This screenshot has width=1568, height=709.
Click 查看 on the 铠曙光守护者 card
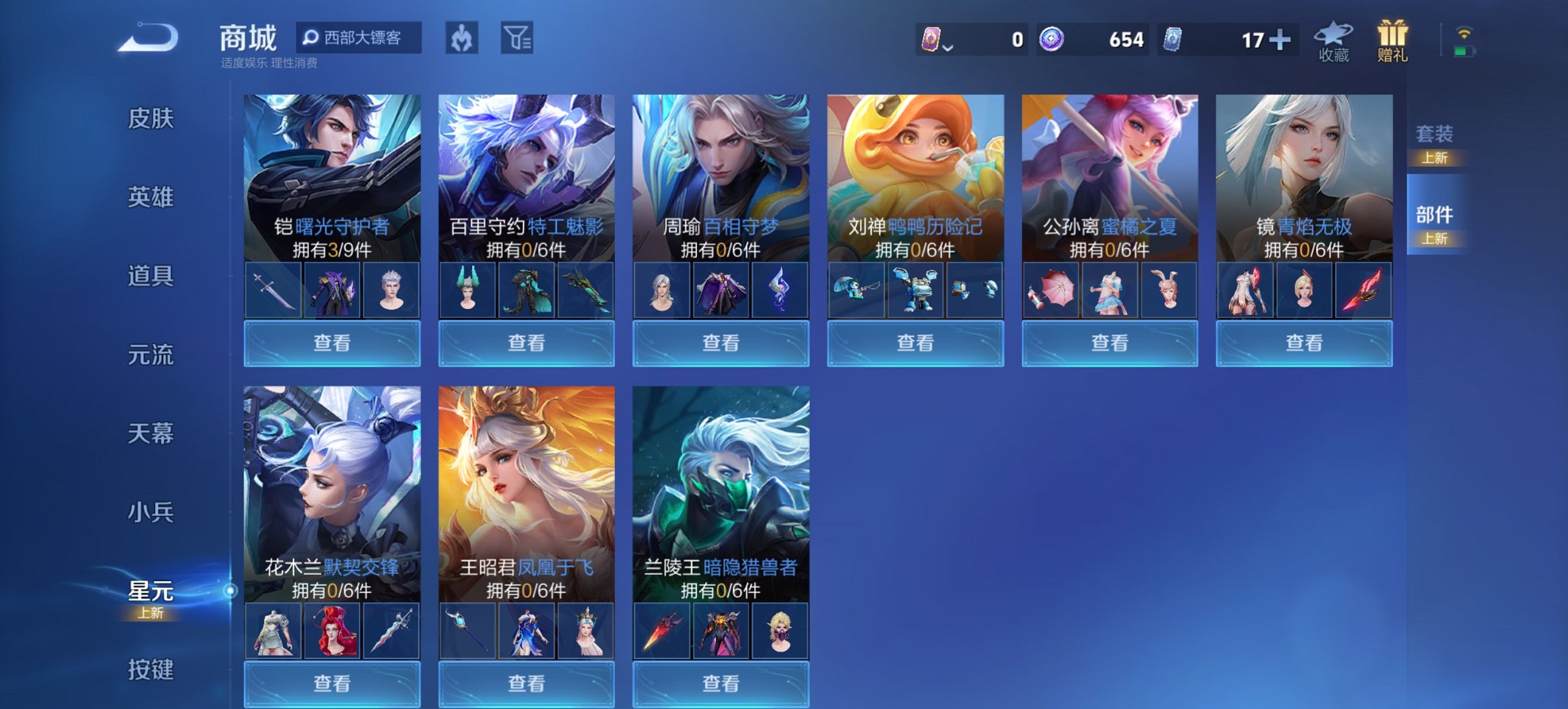(x=331, y=342)
